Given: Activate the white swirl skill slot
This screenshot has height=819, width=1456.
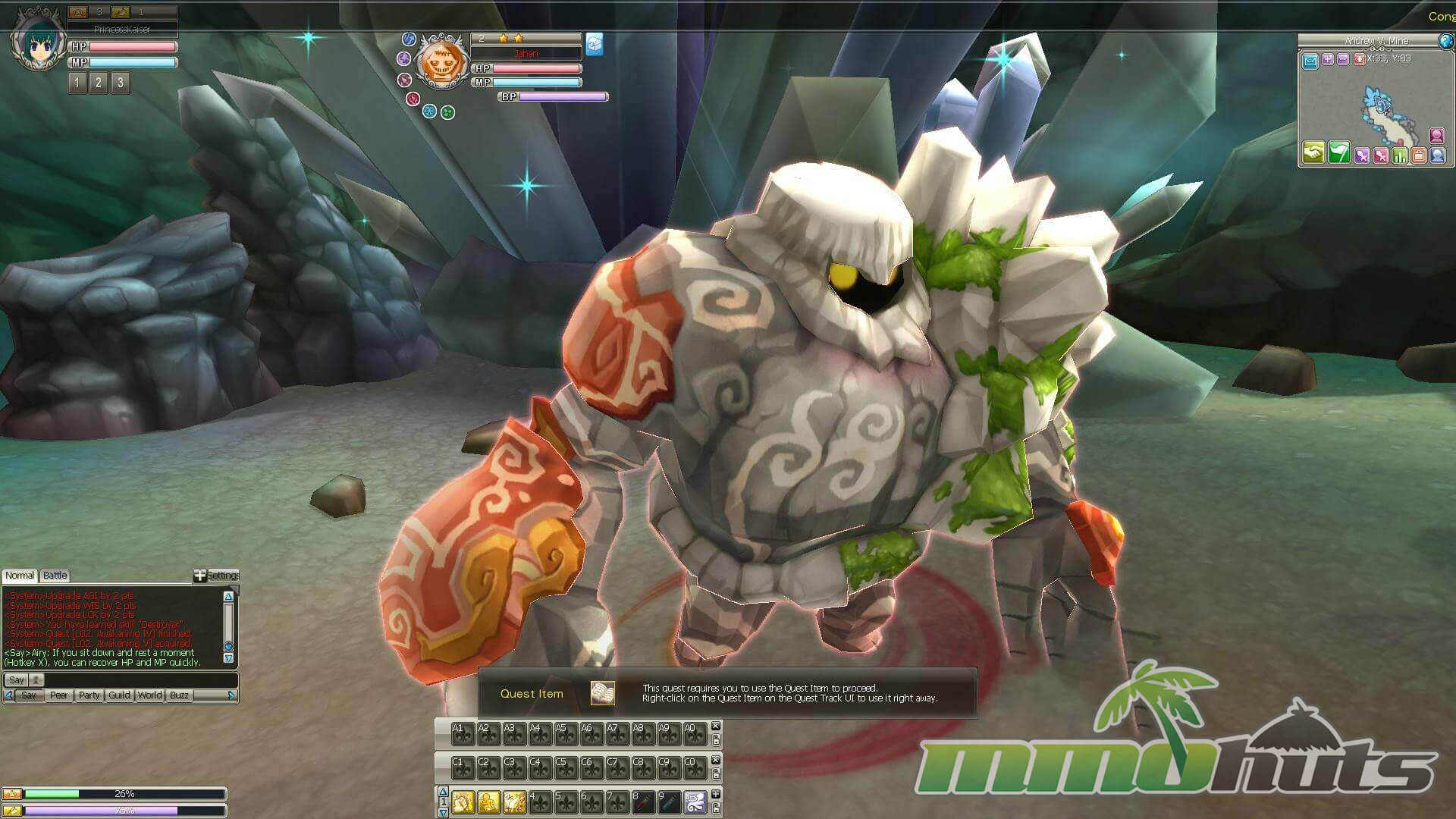Looking at the screenshot, I should tap(695, 802).
